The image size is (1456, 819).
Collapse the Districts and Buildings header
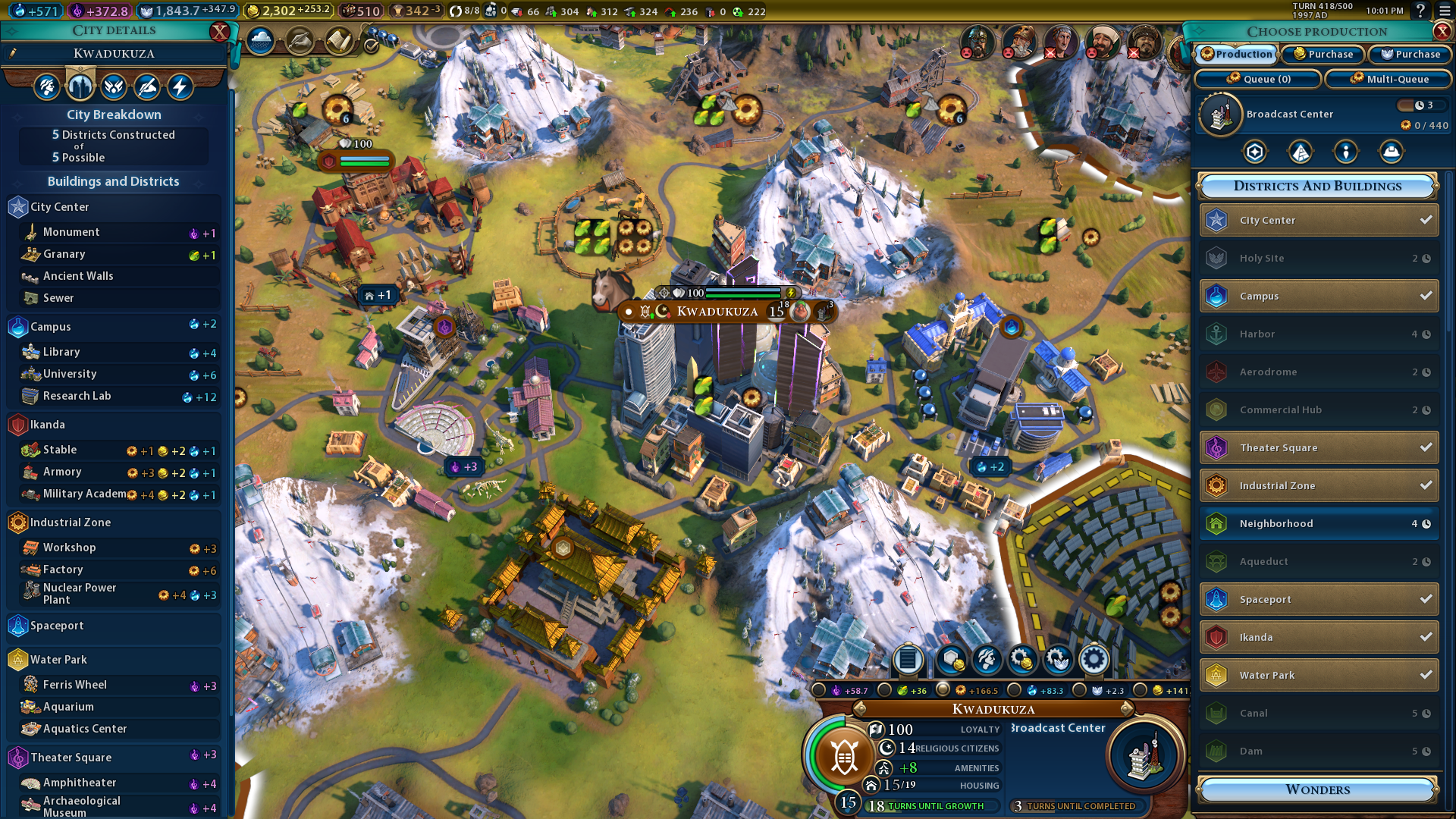tap(1317, 187)
